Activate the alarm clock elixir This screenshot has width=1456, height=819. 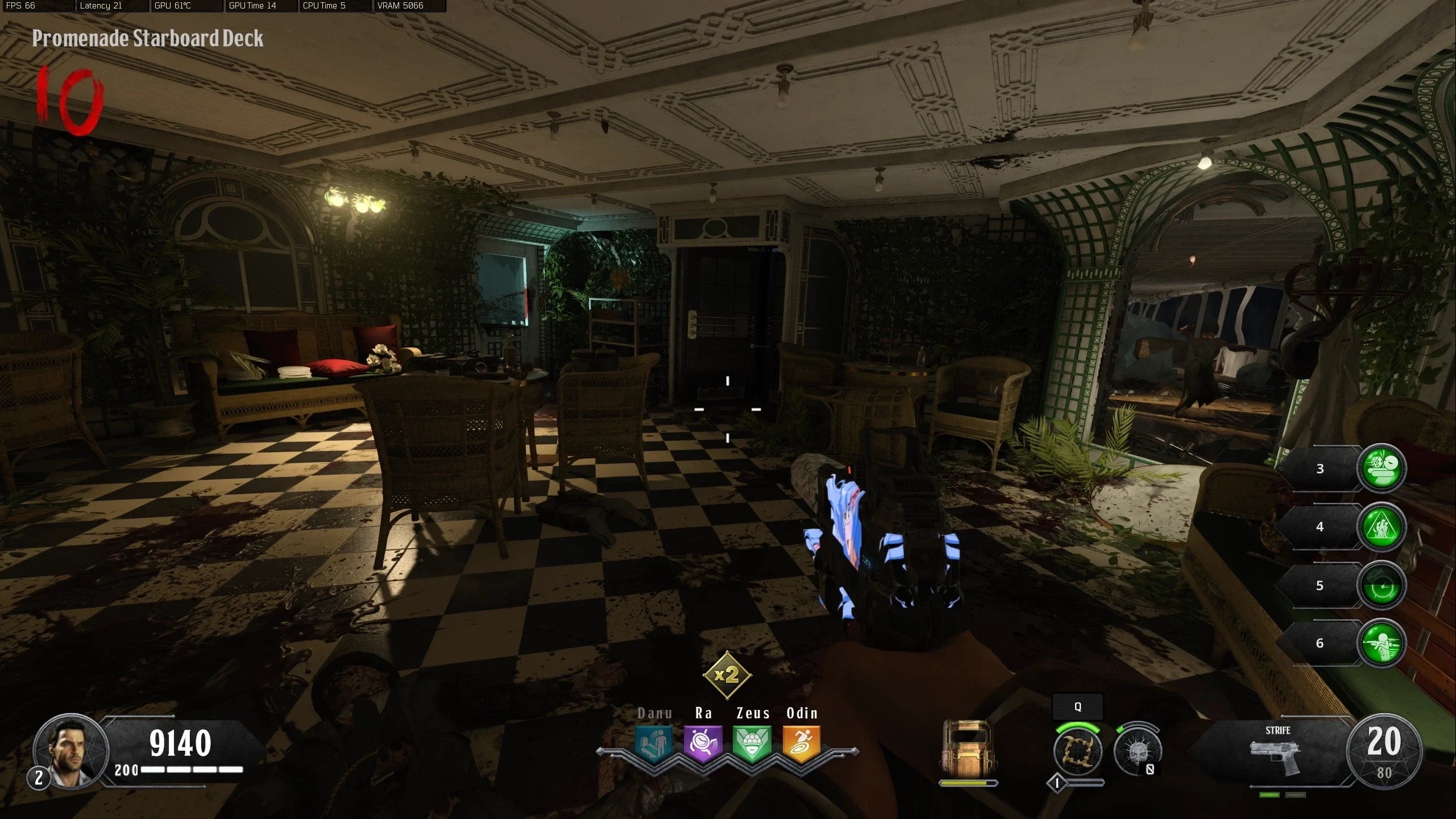point(1382,586)
